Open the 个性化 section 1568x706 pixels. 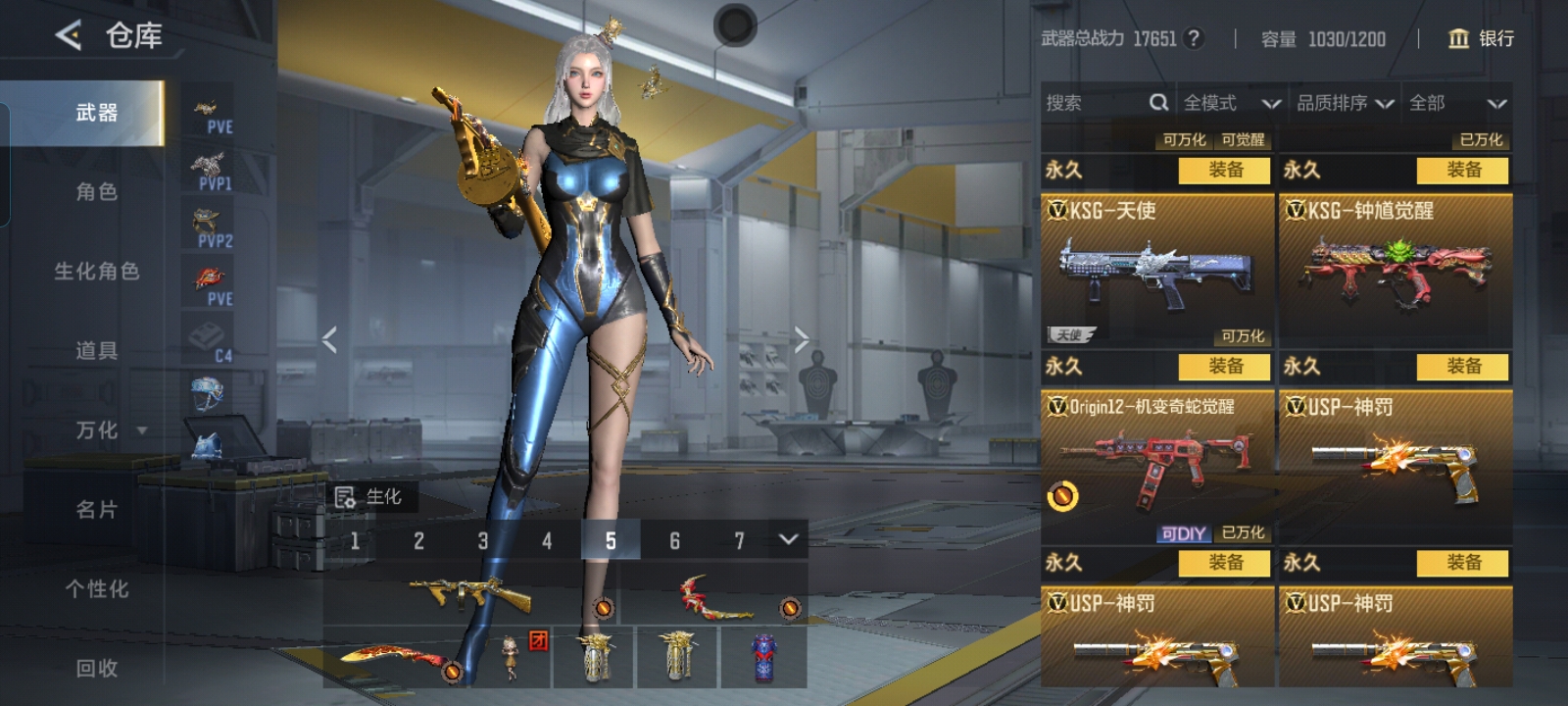coord(96,589)
